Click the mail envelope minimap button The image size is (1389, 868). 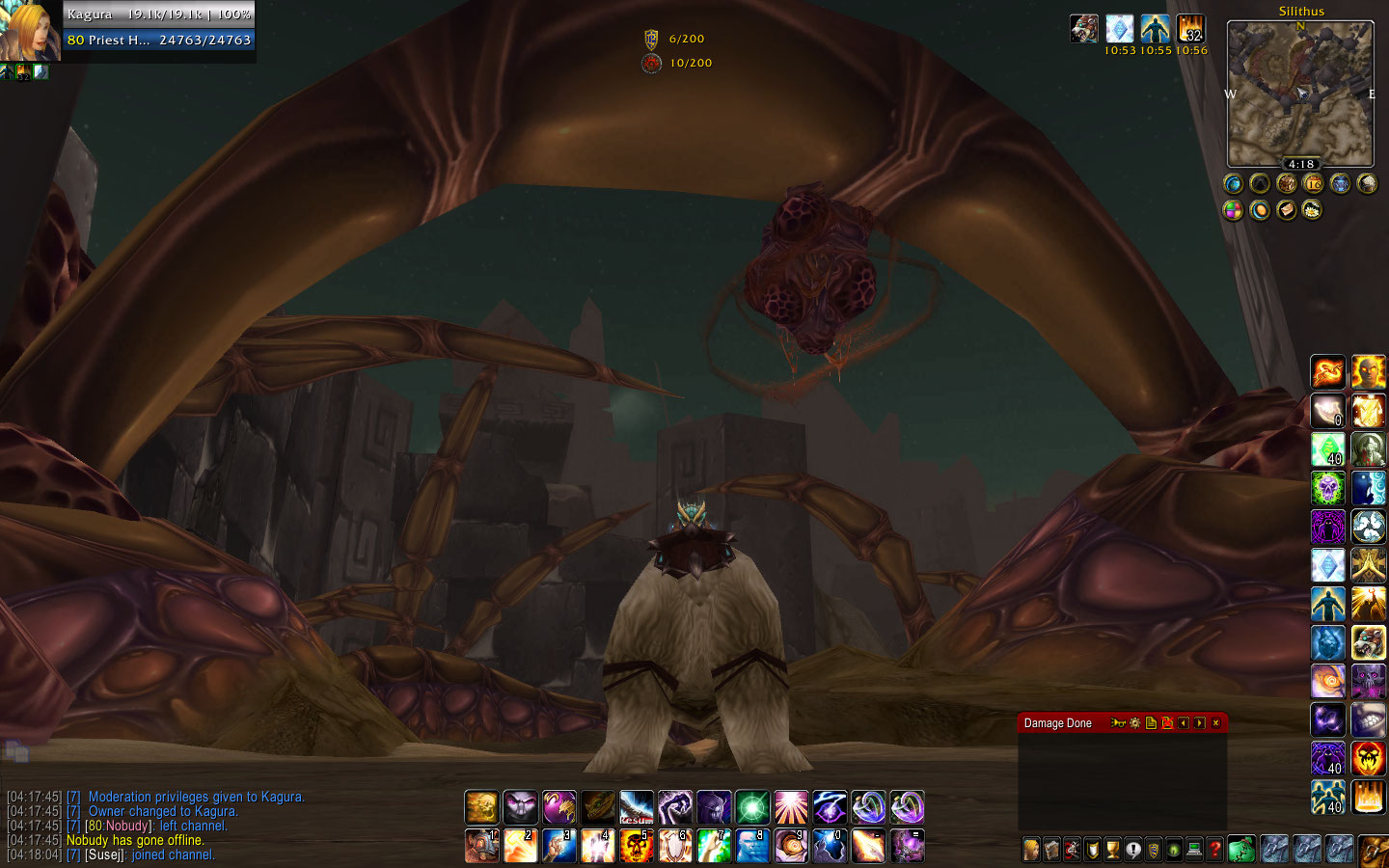1286,209
